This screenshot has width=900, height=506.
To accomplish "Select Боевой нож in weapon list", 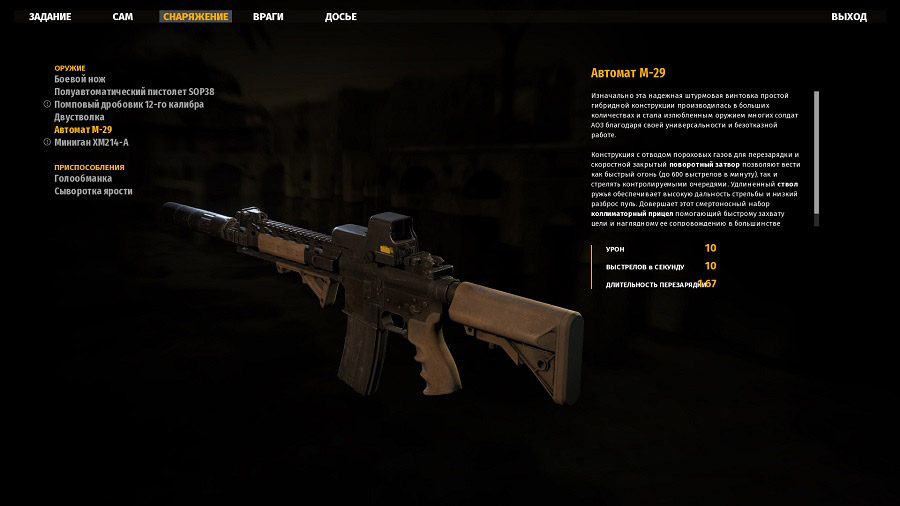I will click(80, 79).
